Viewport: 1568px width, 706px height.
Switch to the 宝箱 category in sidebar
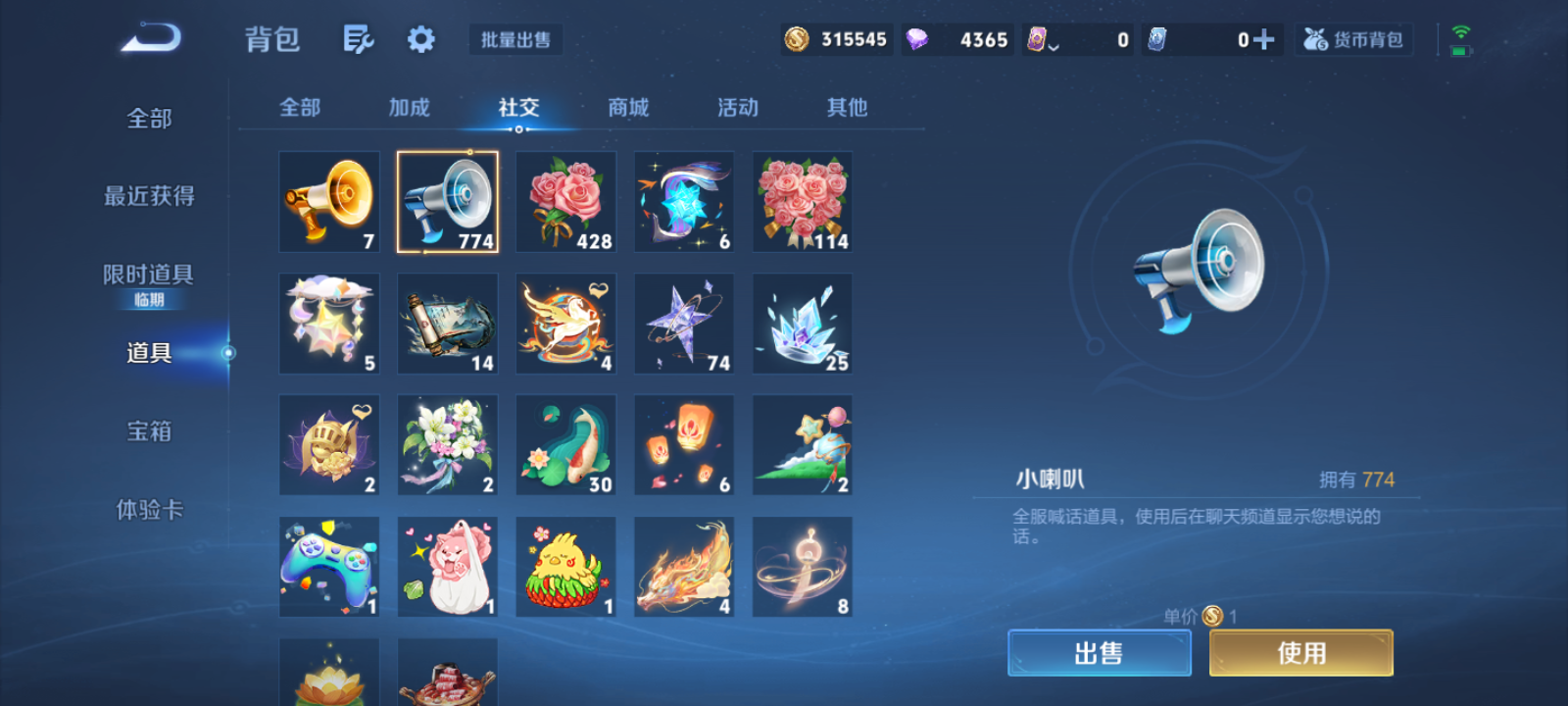[x=149, y=431]
